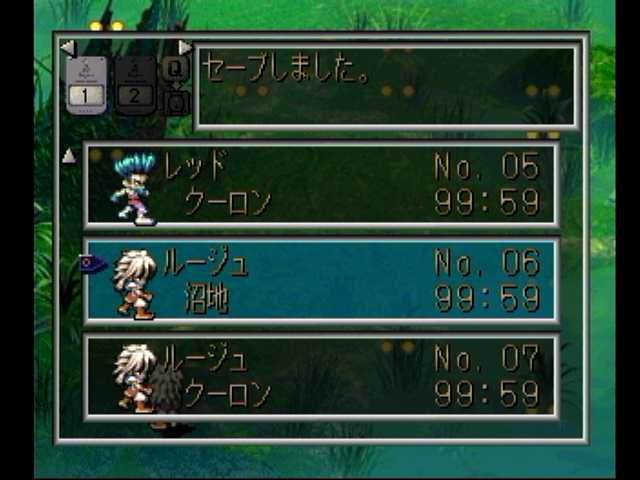The width and height of the screenshot is (640, 480).
Task: Choose save file No. 06 (ルージュ, 沼地)
Action: point(320,281)
